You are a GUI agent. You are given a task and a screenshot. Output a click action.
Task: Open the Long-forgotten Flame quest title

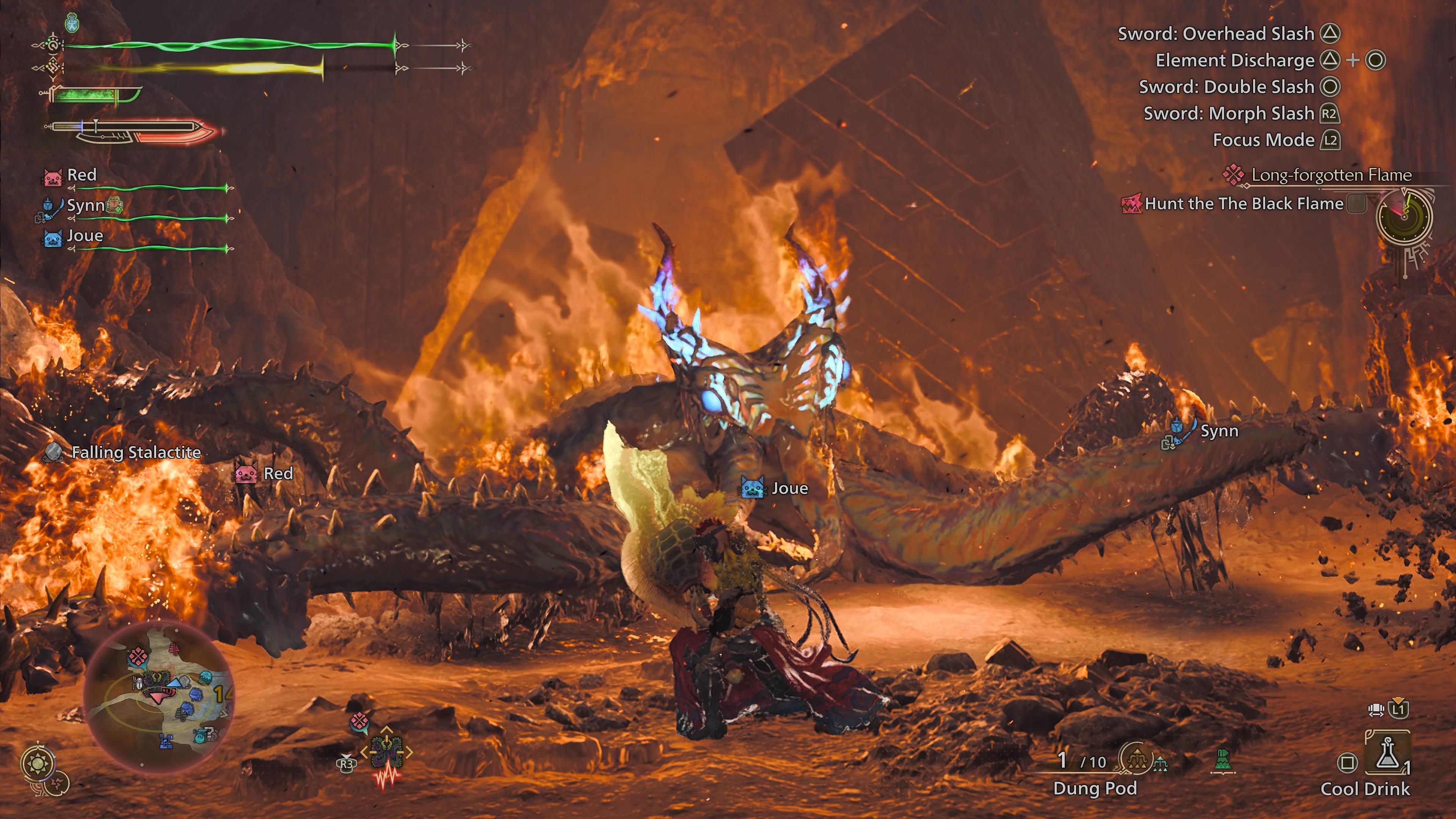click(x=1331, y=175)
